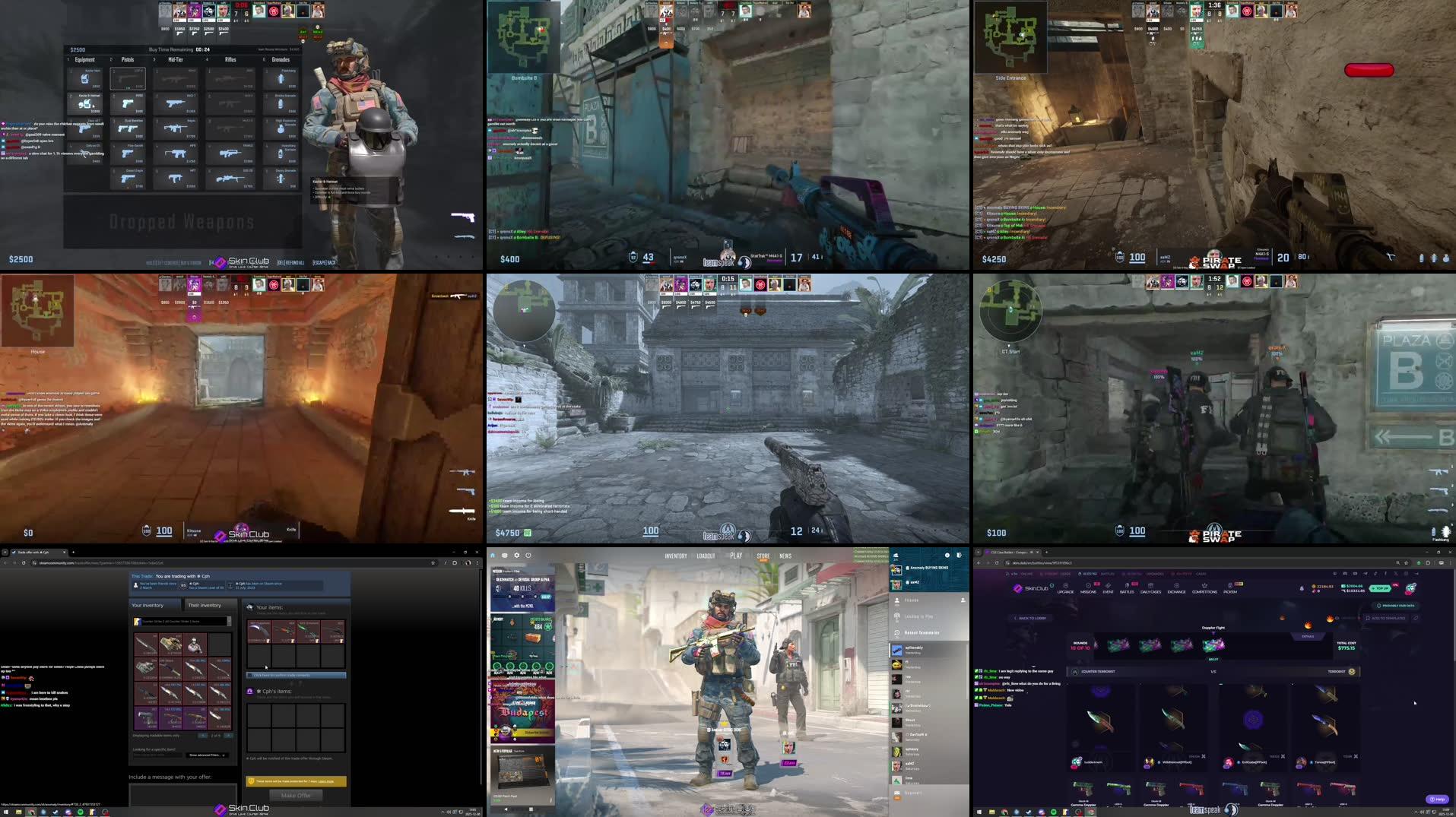Open the settings gear in CS2 main menu
This screenshot has width=1456, height=817.
tap(517, 556)
